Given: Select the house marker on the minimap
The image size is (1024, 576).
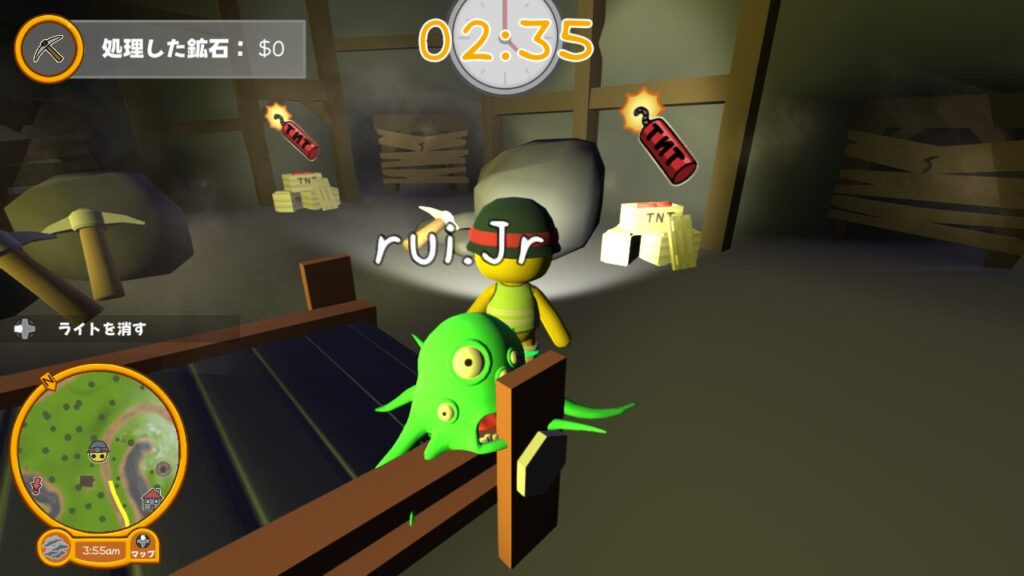Looking at the screenshot, I should (151, 497).
